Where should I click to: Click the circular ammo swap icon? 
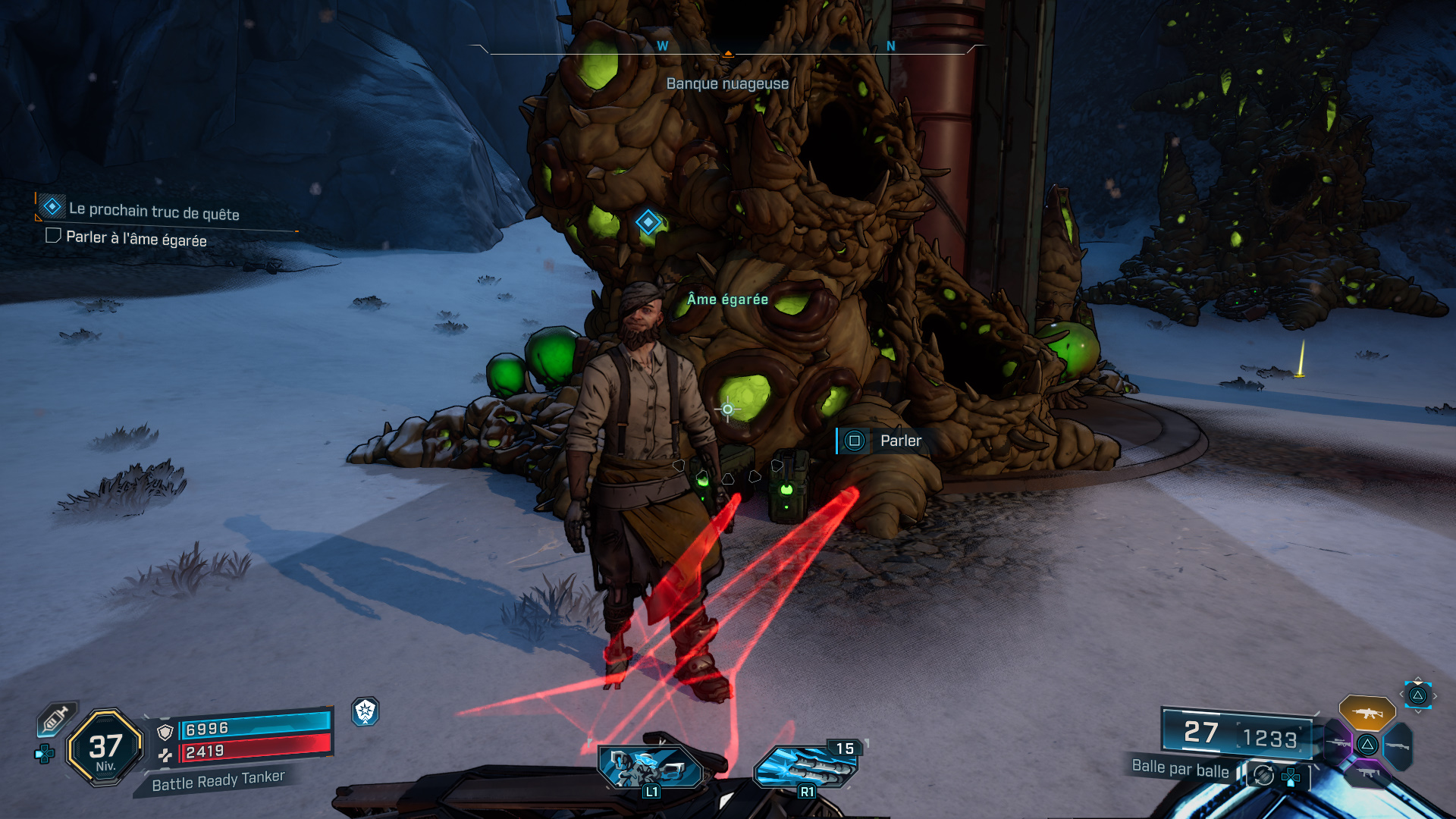pos(1263,775)
